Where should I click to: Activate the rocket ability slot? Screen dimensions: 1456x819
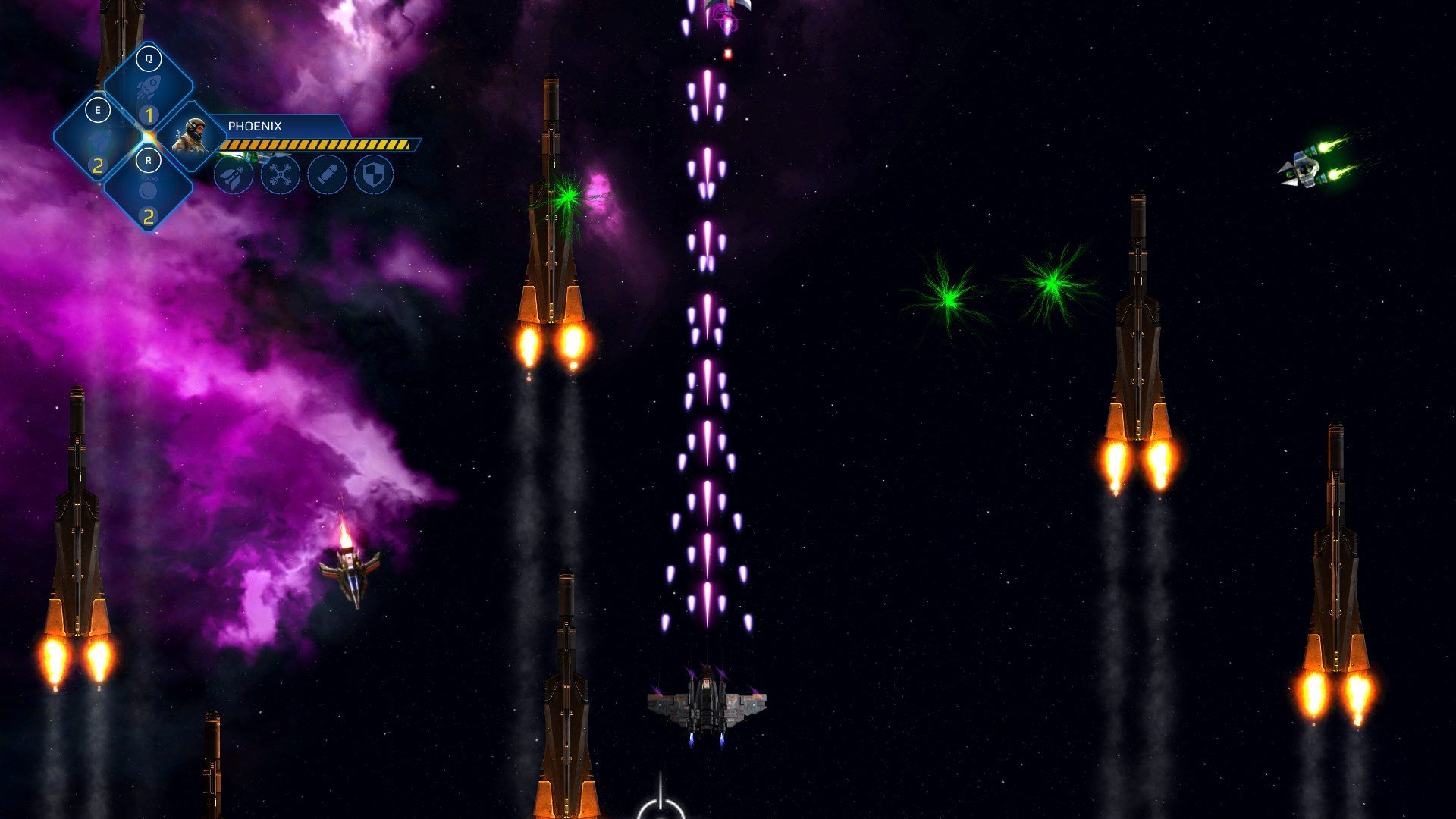point(149,89)
